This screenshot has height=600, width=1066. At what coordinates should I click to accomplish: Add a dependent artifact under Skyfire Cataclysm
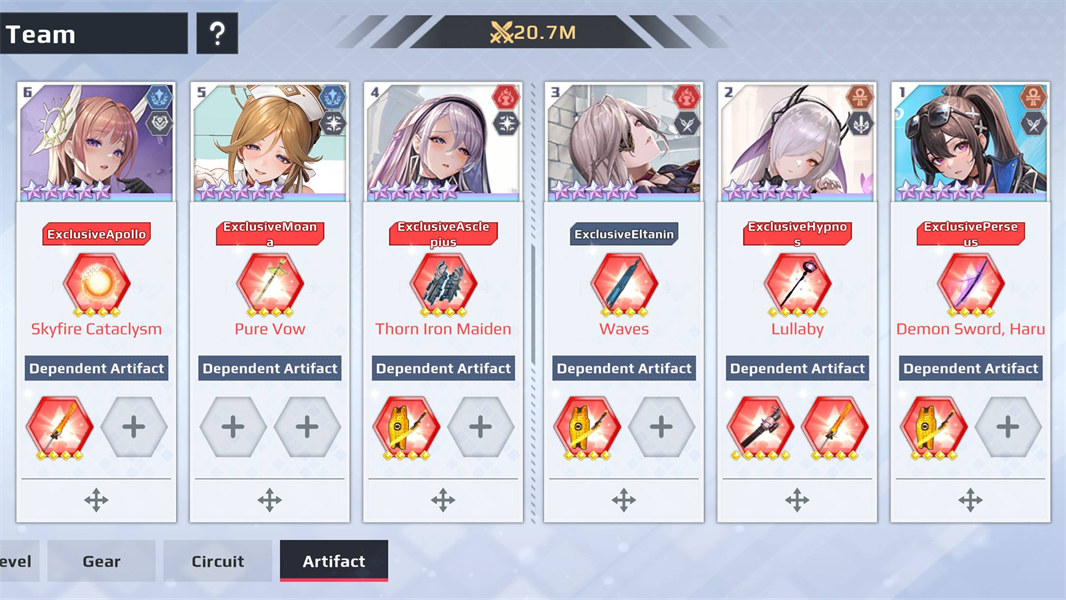(134, 427)
